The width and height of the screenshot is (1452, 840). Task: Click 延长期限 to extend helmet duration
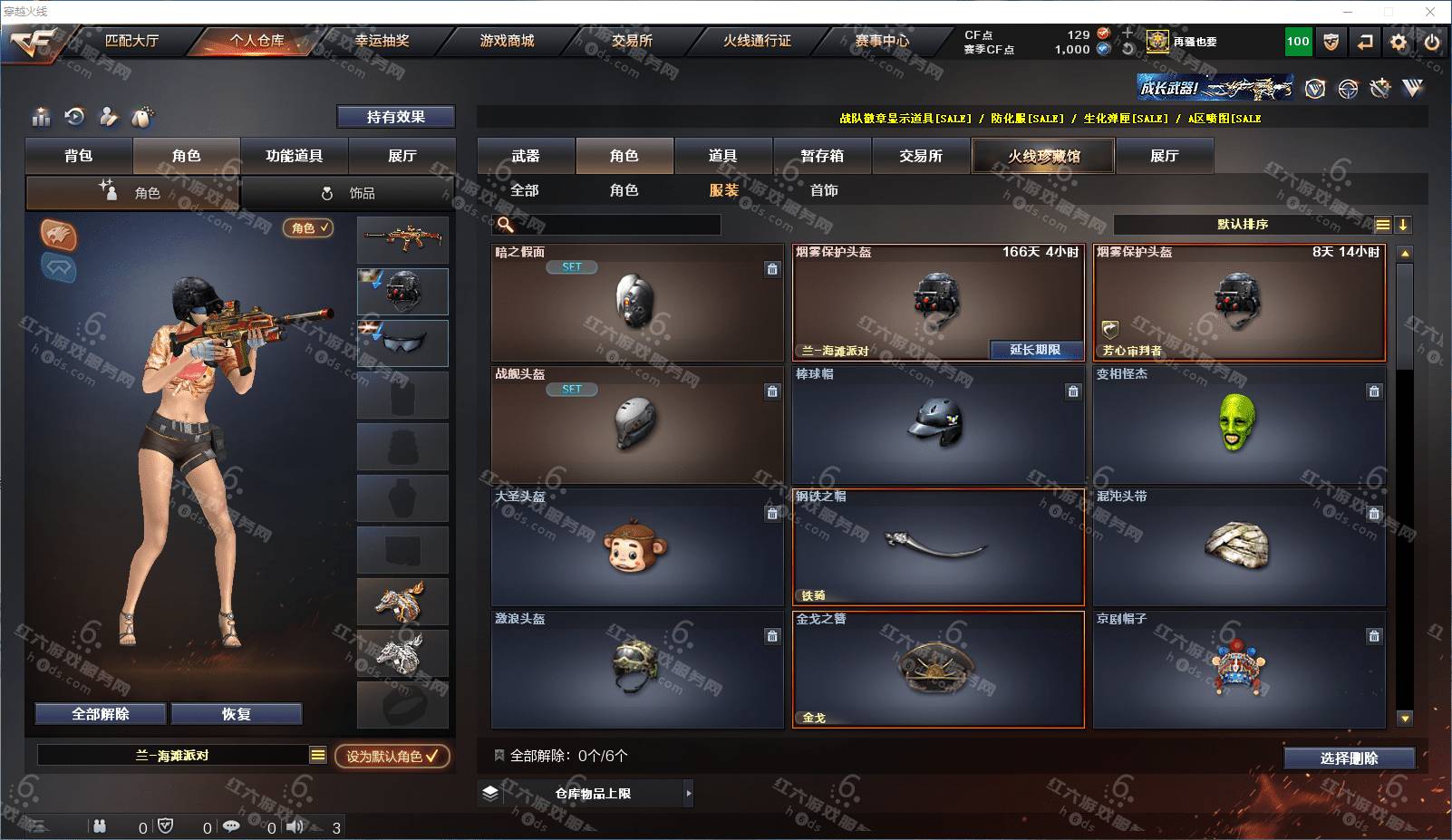click(x=1034, y=350)
